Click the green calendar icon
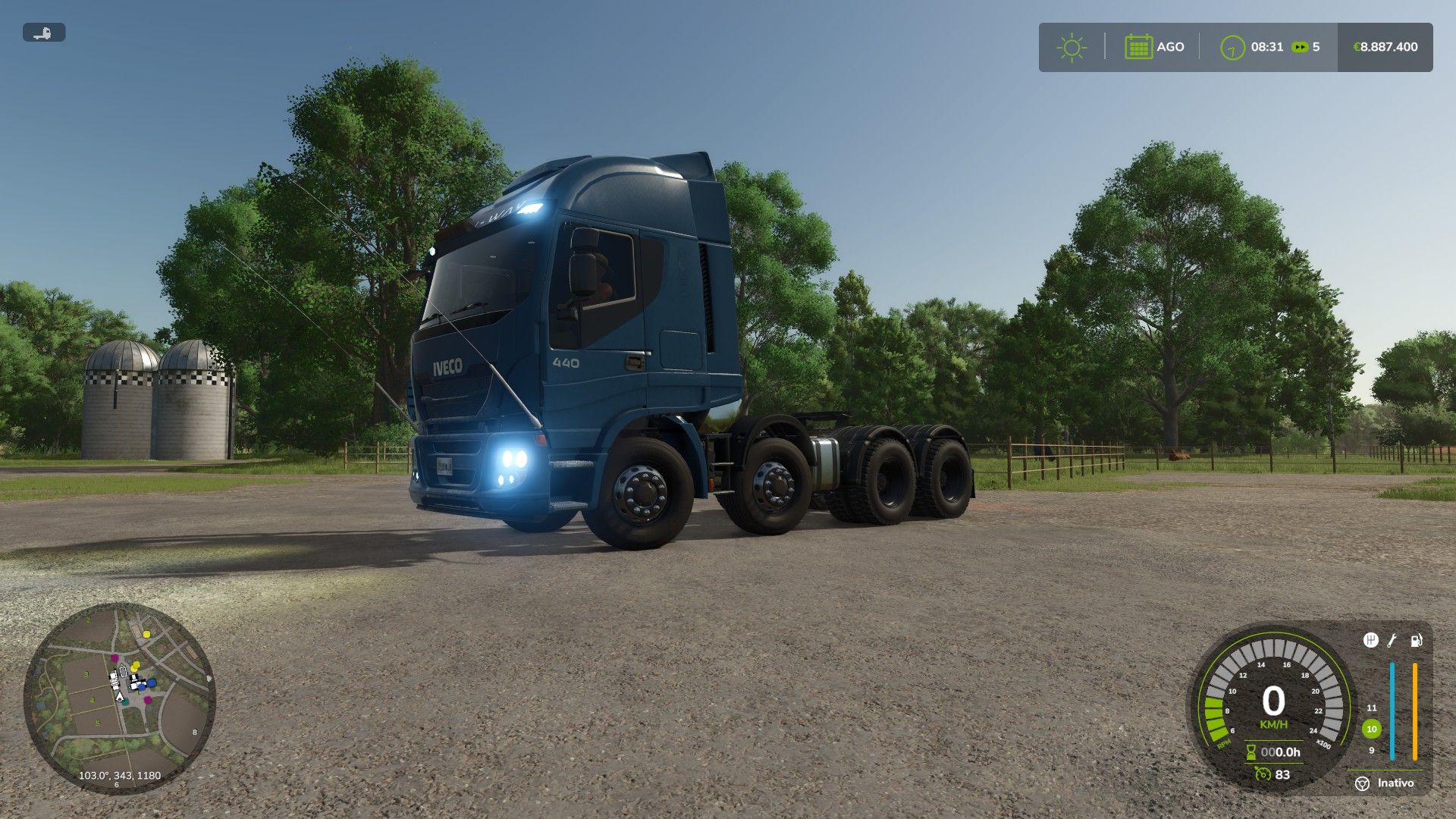1456x819 pixels. click(1137, 47)
